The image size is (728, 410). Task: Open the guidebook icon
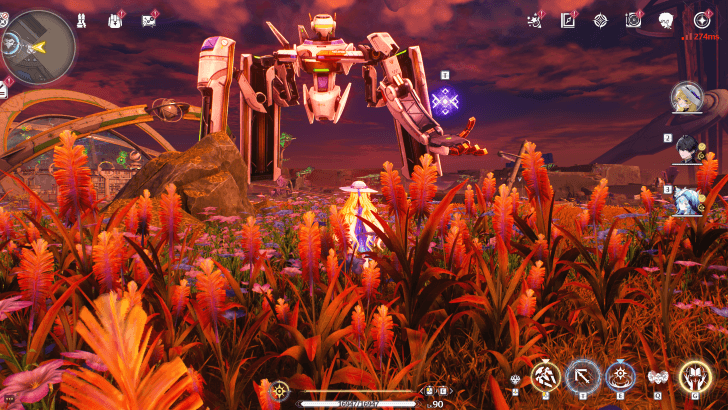tap(567, 19)
